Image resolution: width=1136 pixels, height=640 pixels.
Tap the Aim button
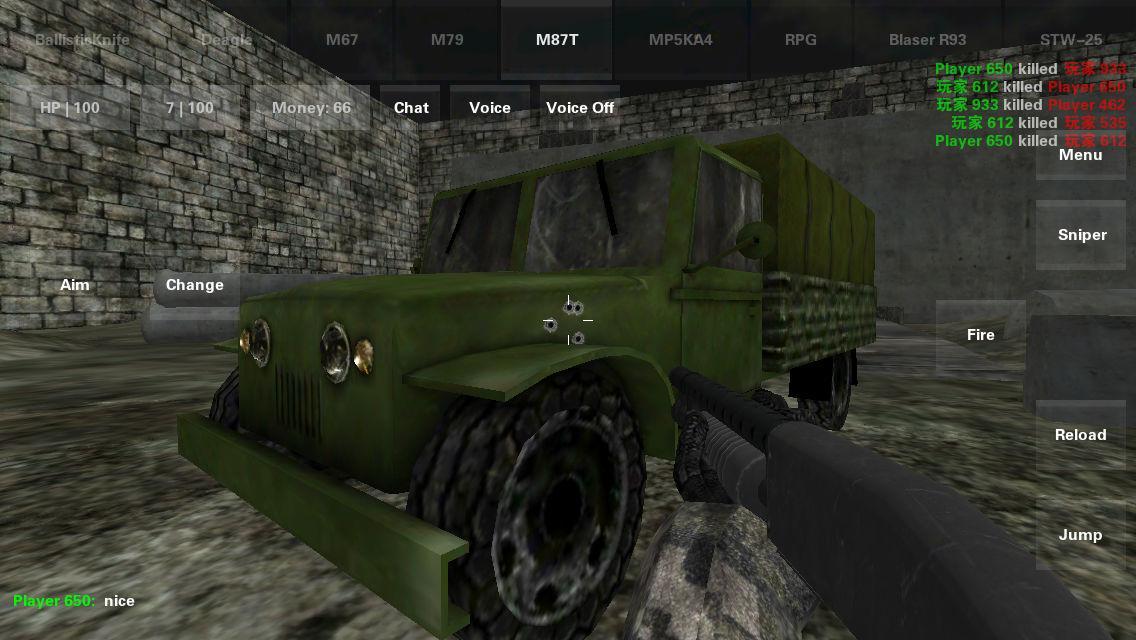tap(75, 285)
